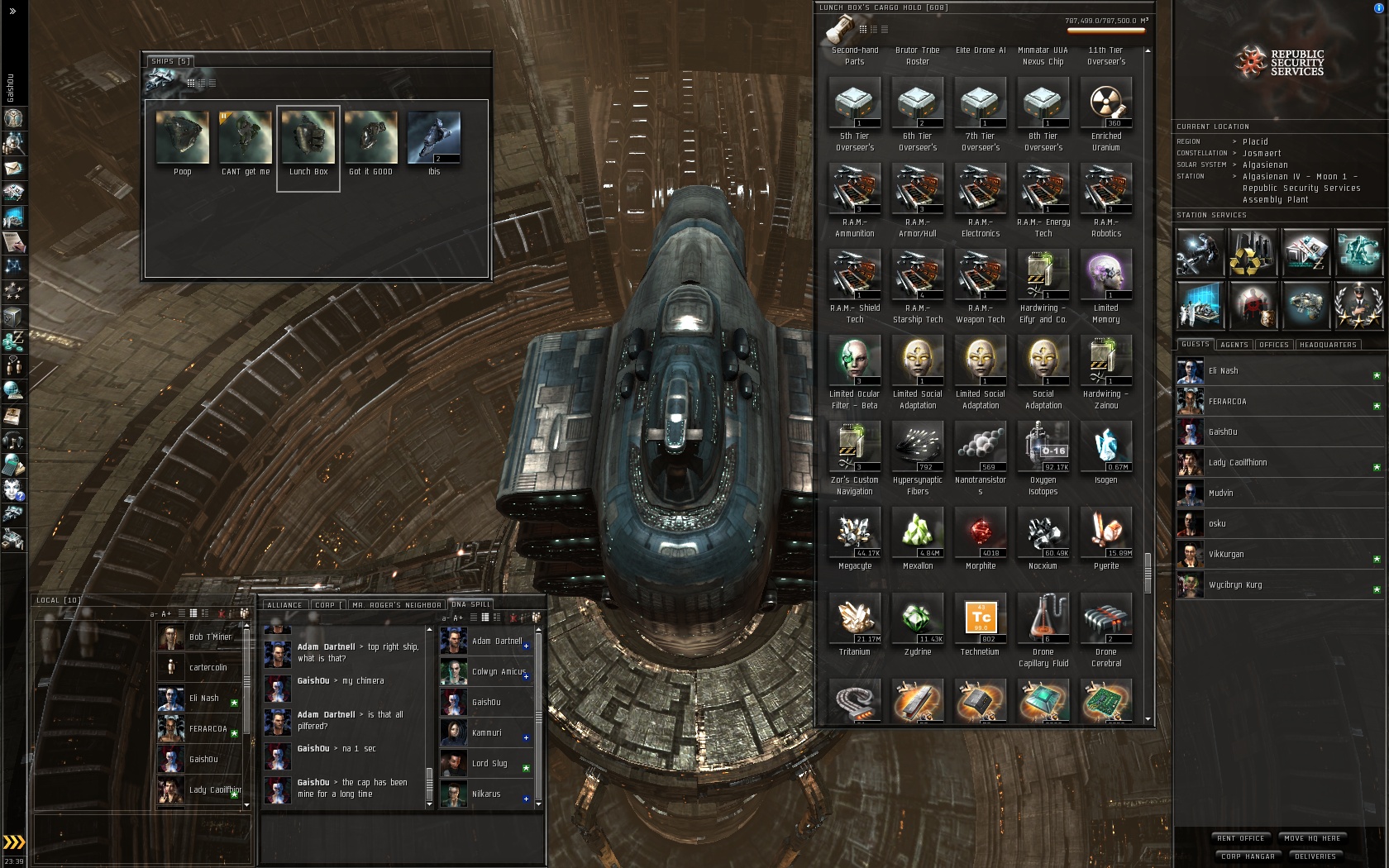Select the Oxygen Isotopes stack
1389x868 pixels.
pos(1043,446)
